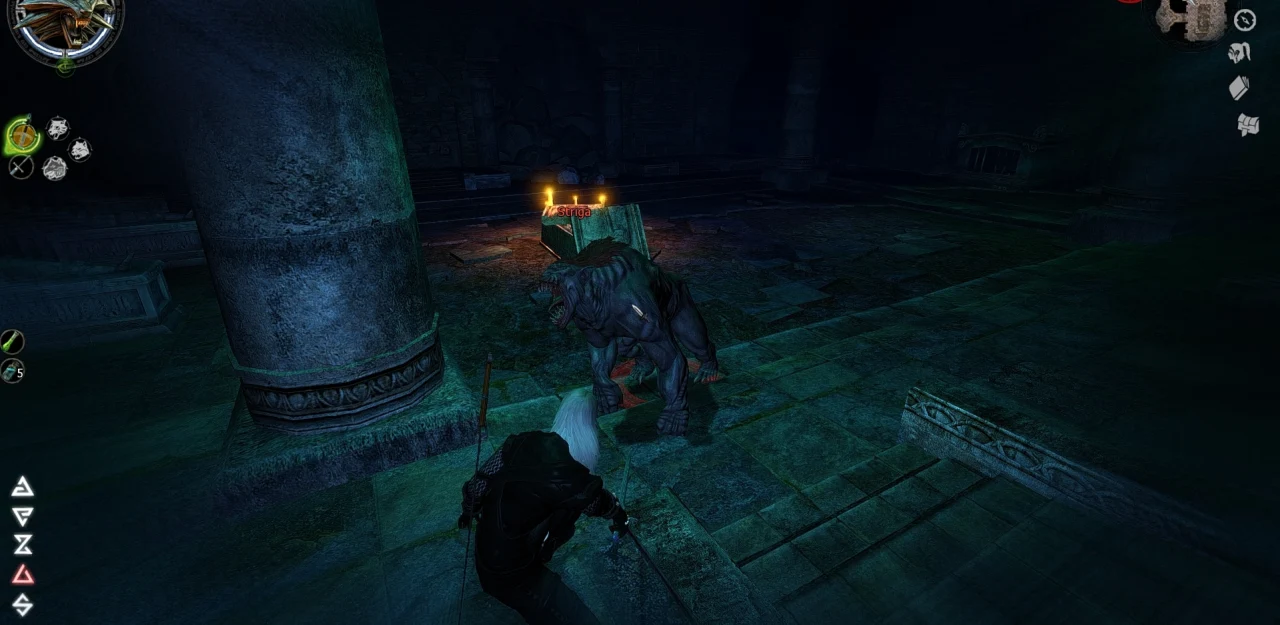Open the map with the compass icon

[1245, 20]
